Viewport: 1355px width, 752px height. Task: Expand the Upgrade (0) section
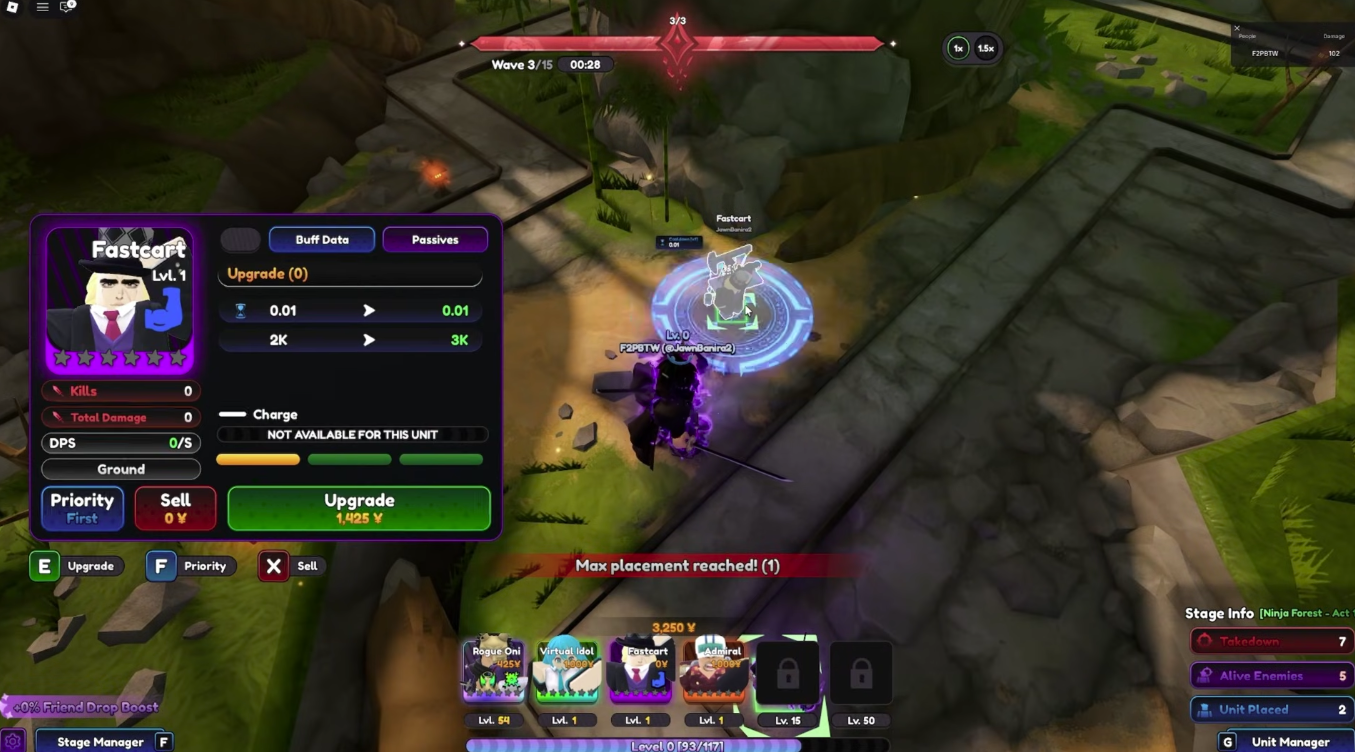point(350,273)
